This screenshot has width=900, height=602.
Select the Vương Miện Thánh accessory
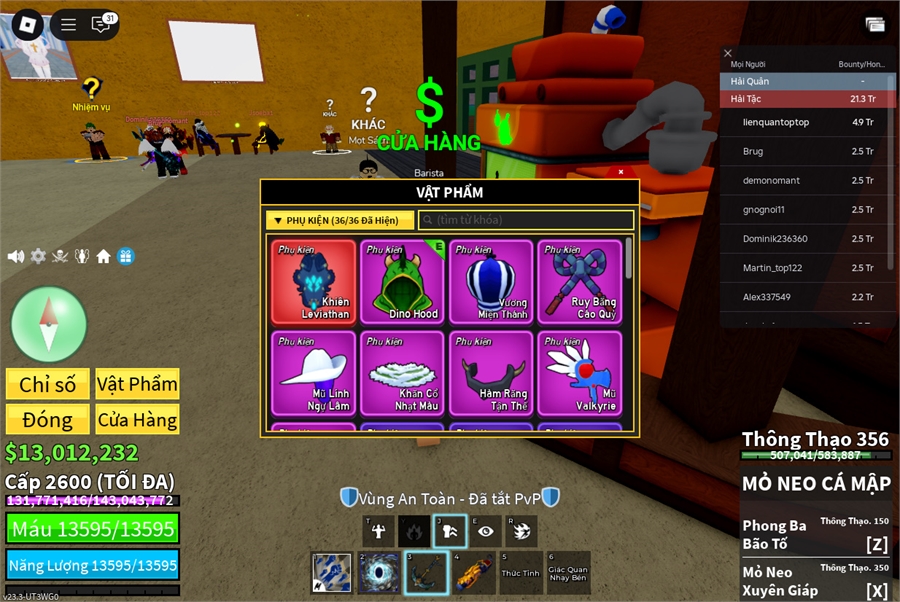pyautogui.click(x=491, y=282)
